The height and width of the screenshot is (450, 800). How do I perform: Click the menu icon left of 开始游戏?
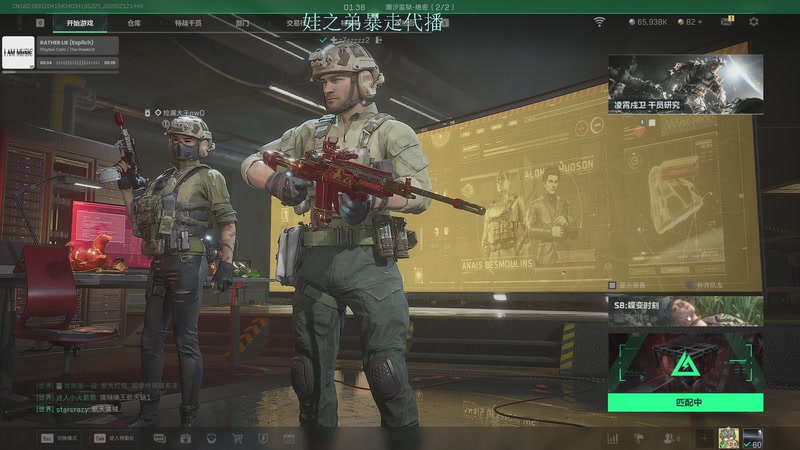click(x=40, y=22)
